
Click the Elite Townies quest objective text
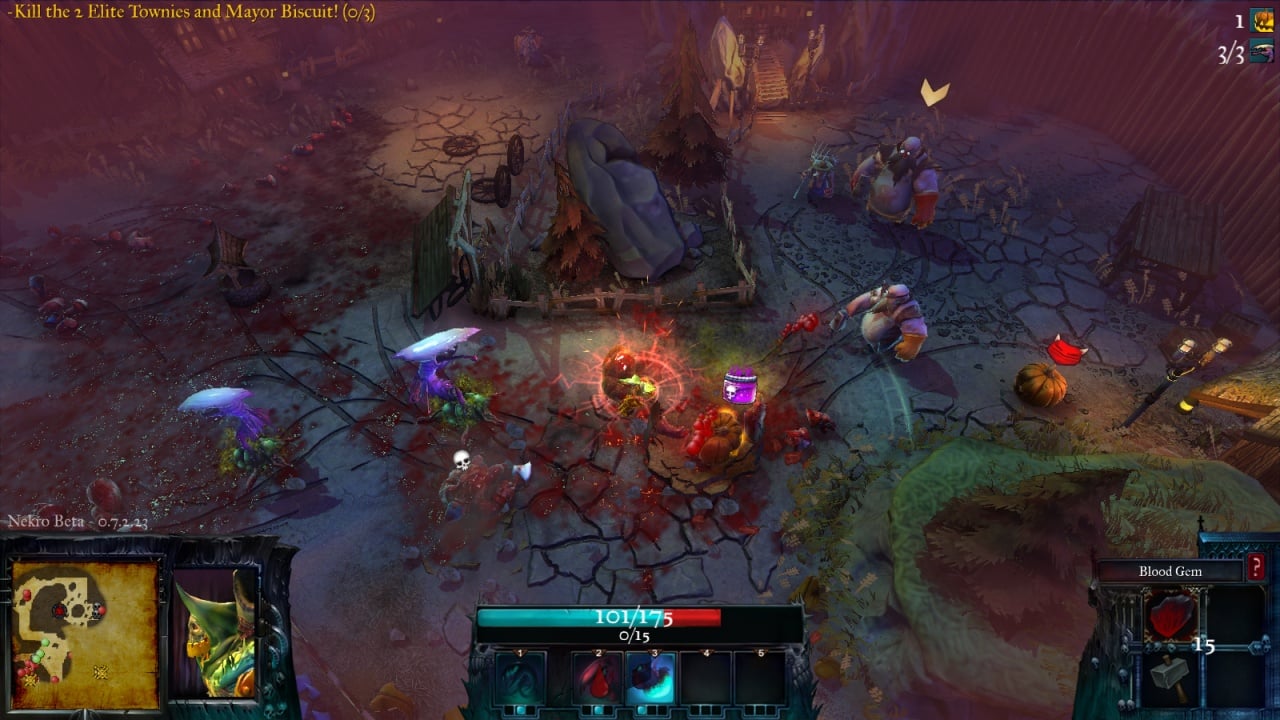190,13
